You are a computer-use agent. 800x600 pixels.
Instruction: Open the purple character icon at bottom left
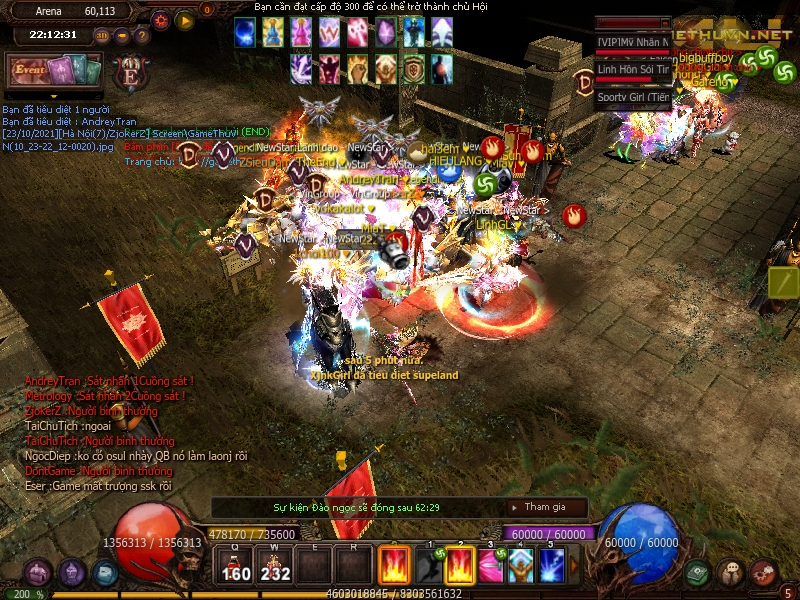coord(71,573)
